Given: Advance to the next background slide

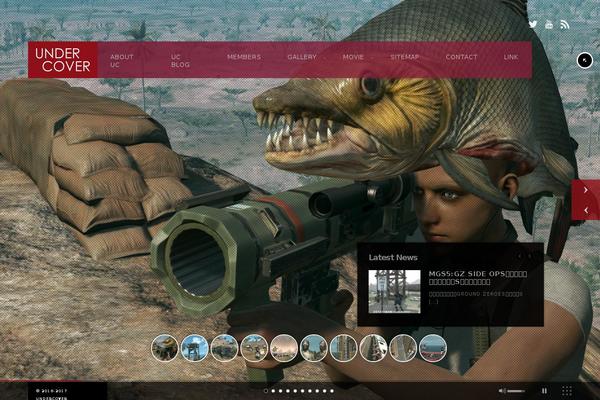Looking at the screenshot, I should [x=585, y=189].
